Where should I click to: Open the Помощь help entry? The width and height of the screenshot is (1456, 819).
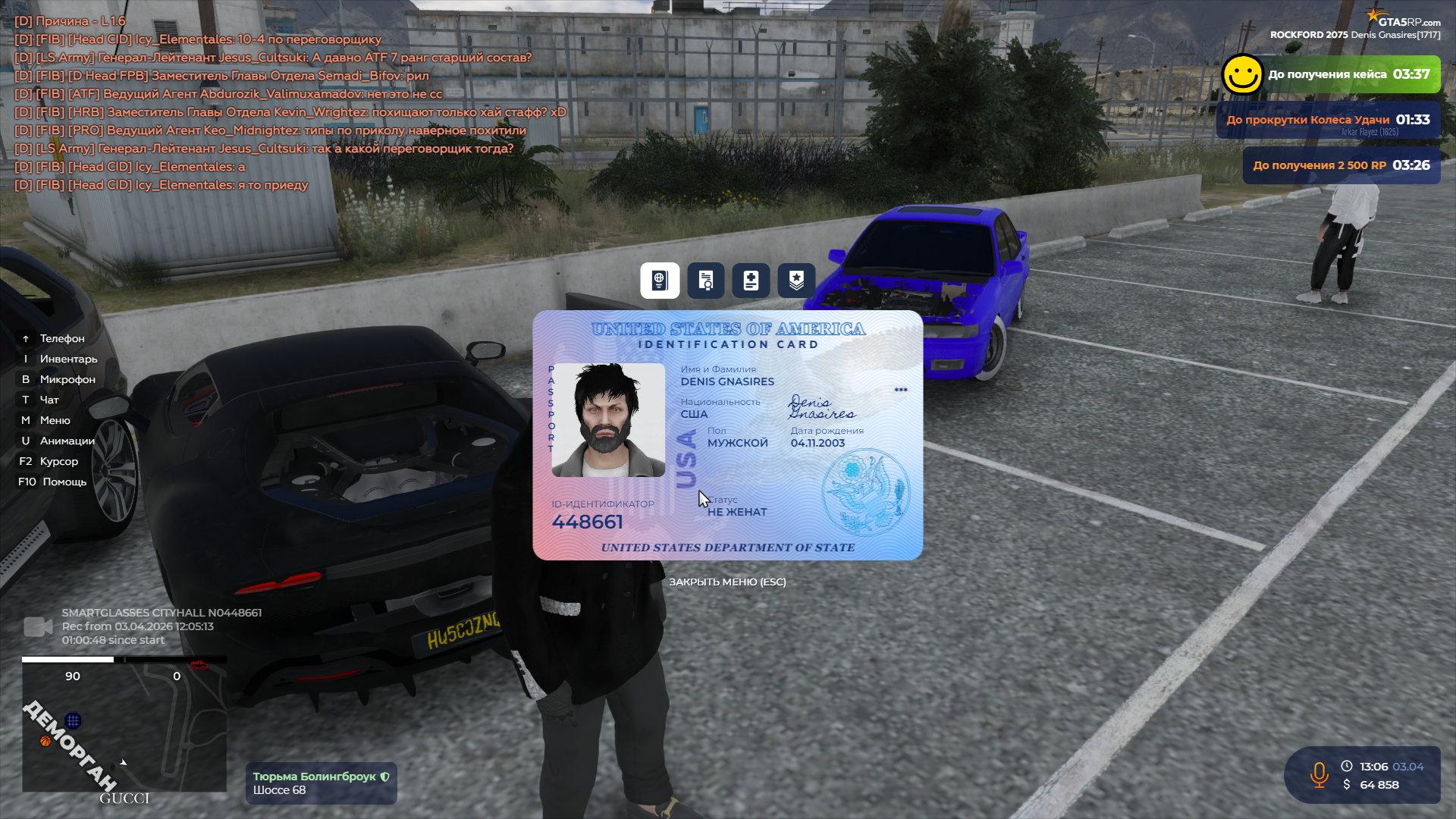[x=64, y=482]
